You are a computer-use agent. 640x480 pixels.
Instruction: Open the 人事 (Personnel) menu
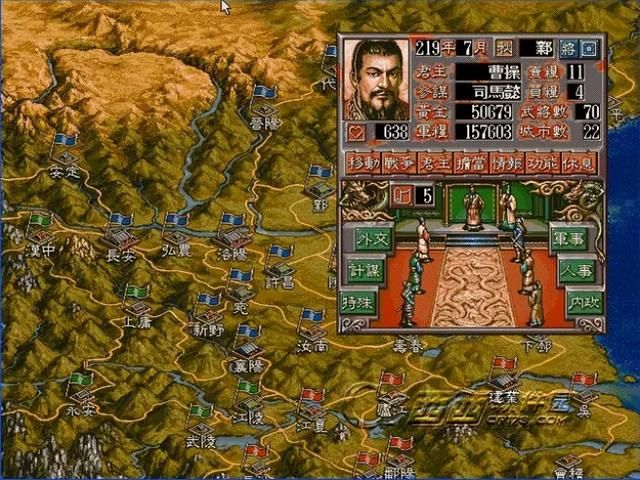coord(578,270)
